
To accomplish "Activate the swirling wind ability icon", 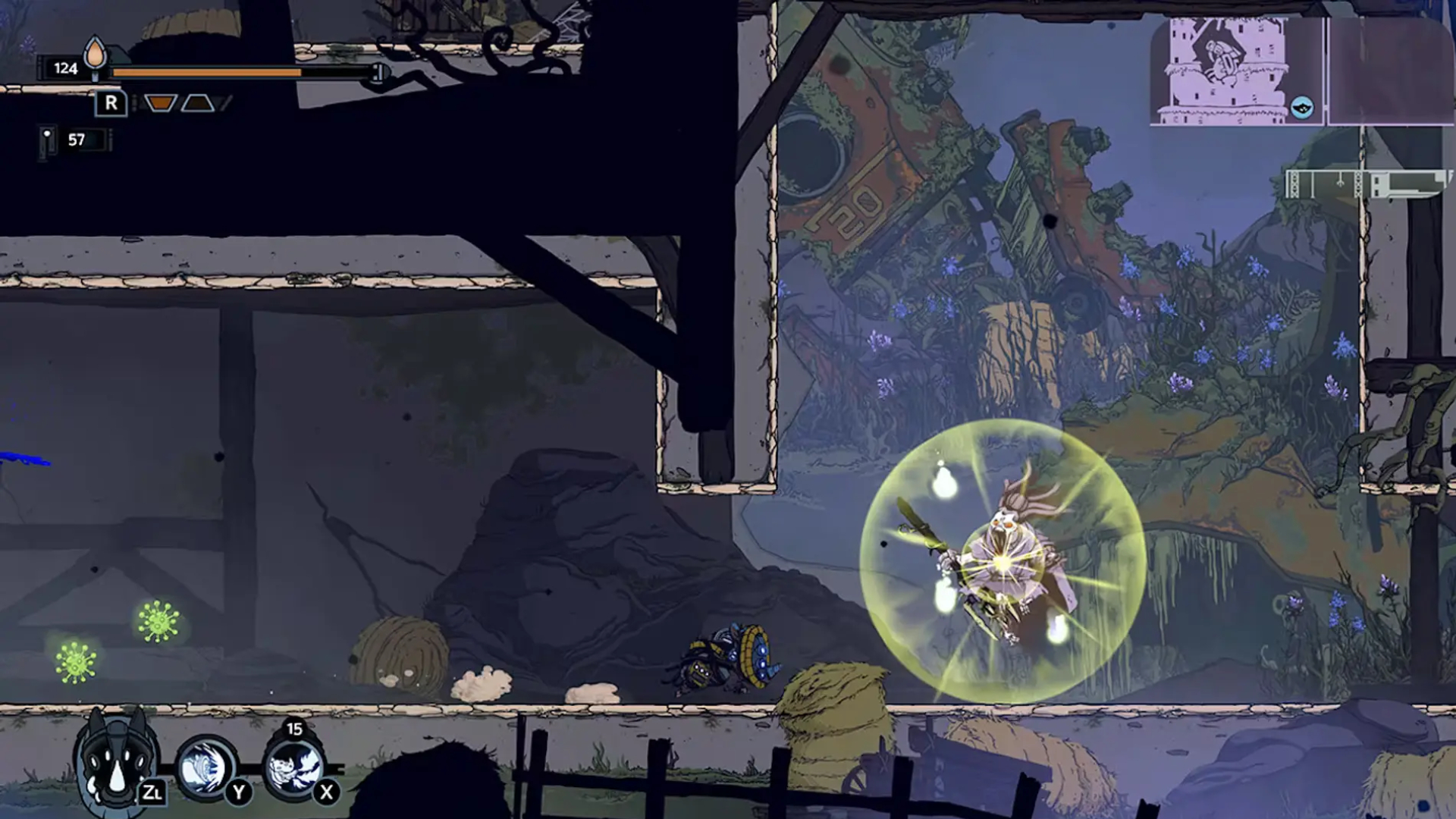I will pyautogui.click(x=205, y=767).
